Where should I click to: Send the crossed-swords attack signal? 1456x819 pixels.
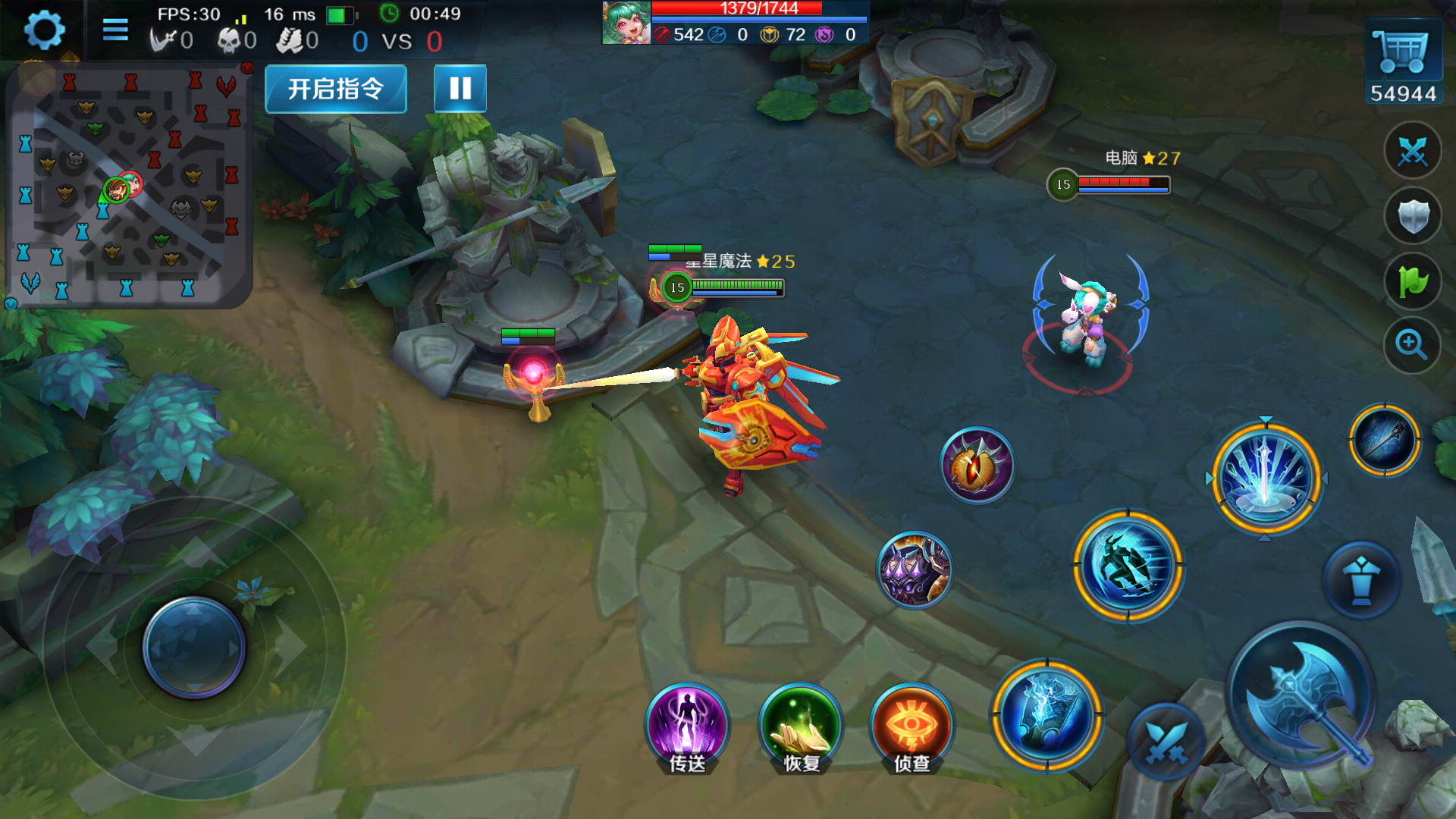1412,152
